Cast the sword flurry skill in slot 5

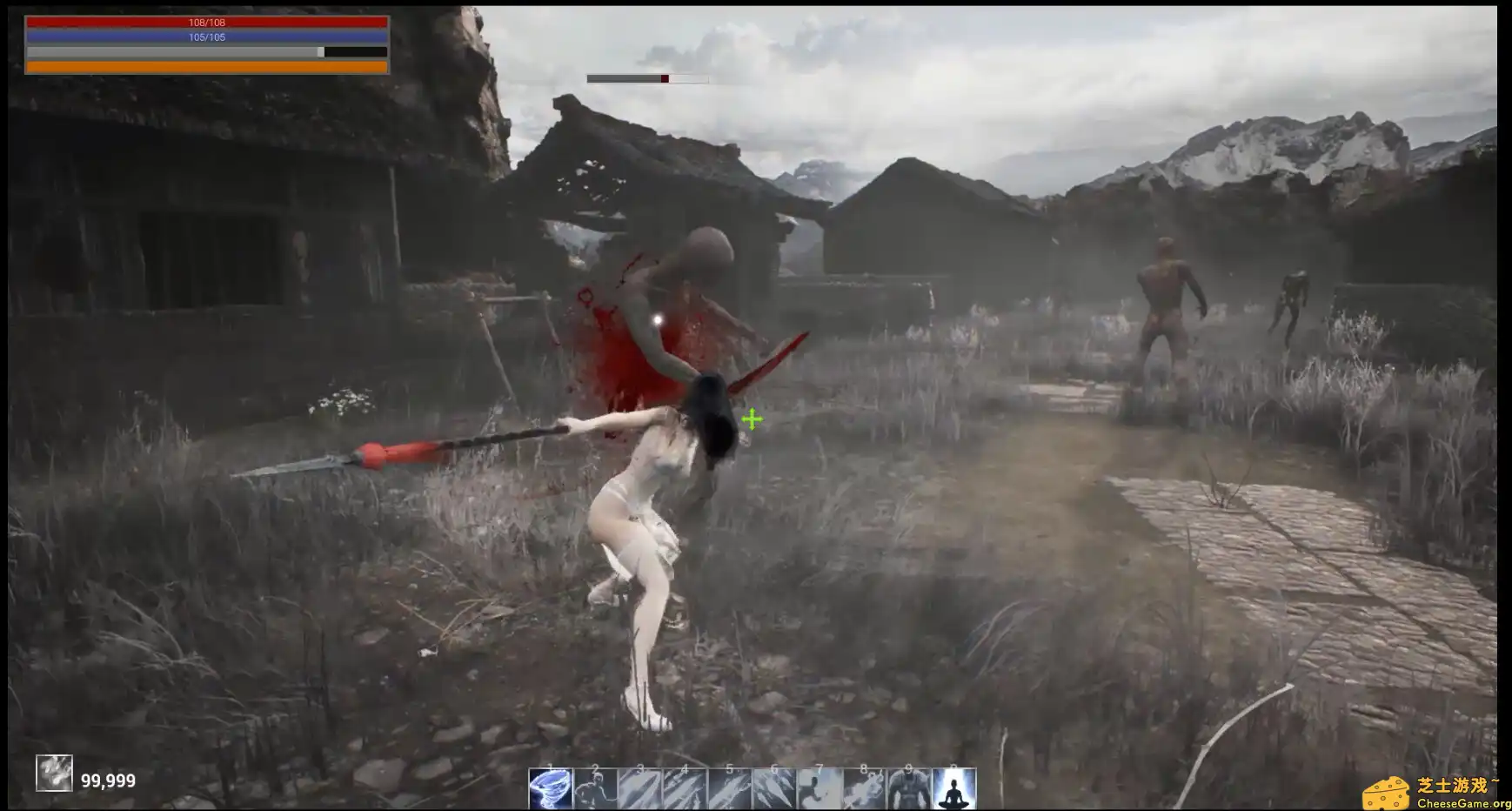click(x=729, y=789)
